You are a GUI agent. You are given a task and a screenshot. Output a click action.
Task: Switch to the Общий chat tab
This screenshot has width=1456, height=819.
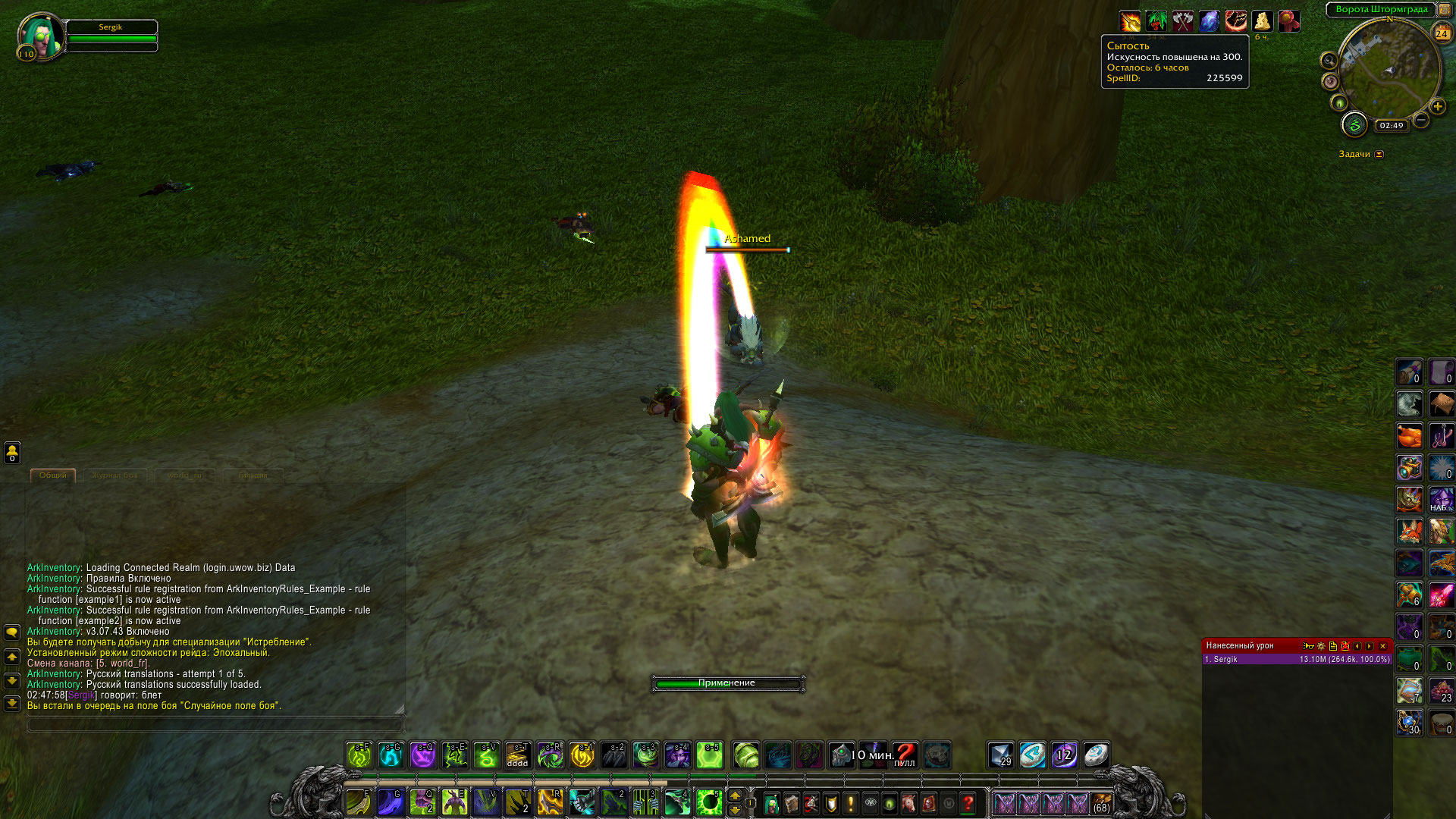click(53, 475)
